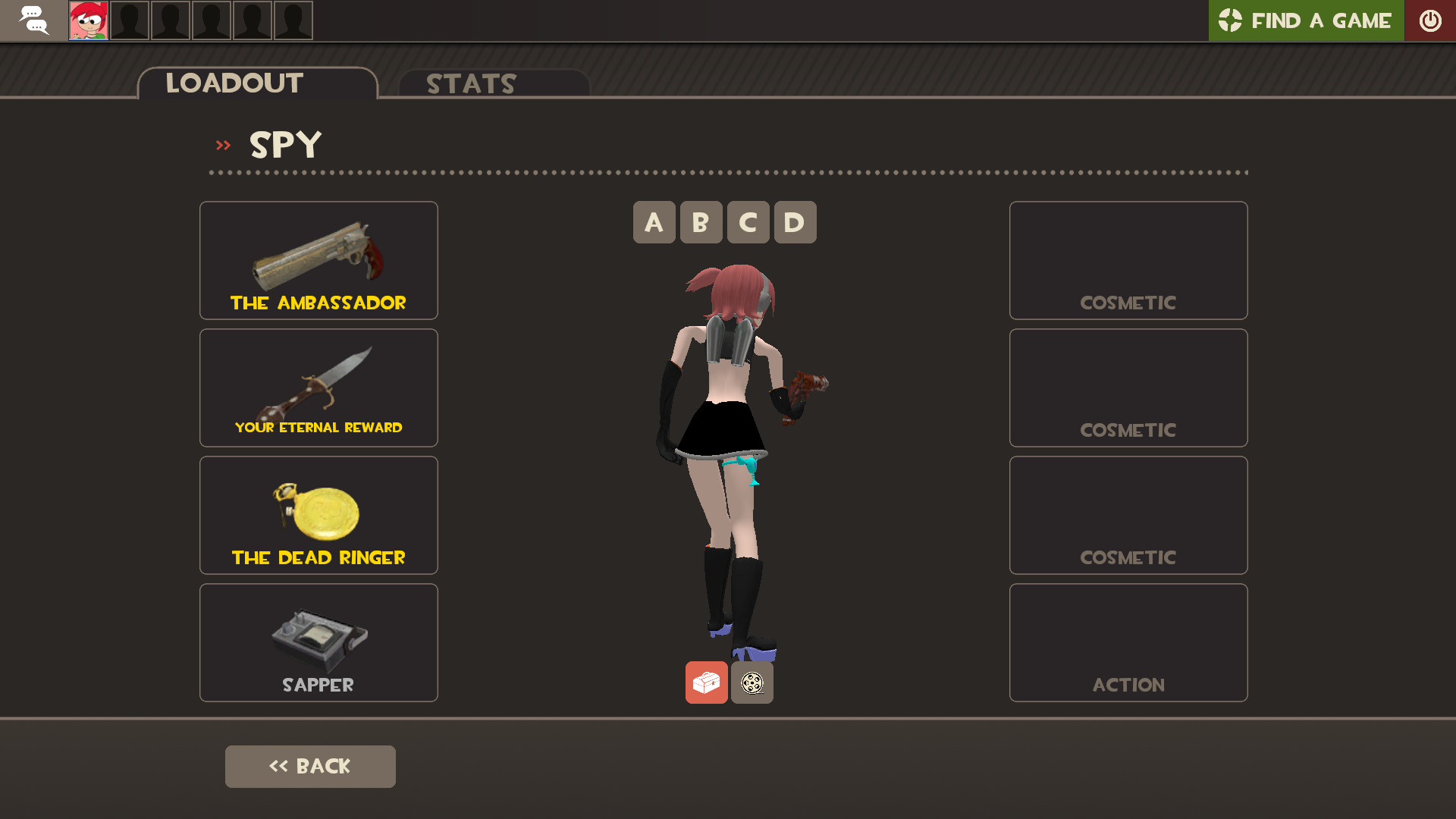Select The Ambassador revolver slot
This screenshot has height=819, width=1456.
click(x=318, y=260)
